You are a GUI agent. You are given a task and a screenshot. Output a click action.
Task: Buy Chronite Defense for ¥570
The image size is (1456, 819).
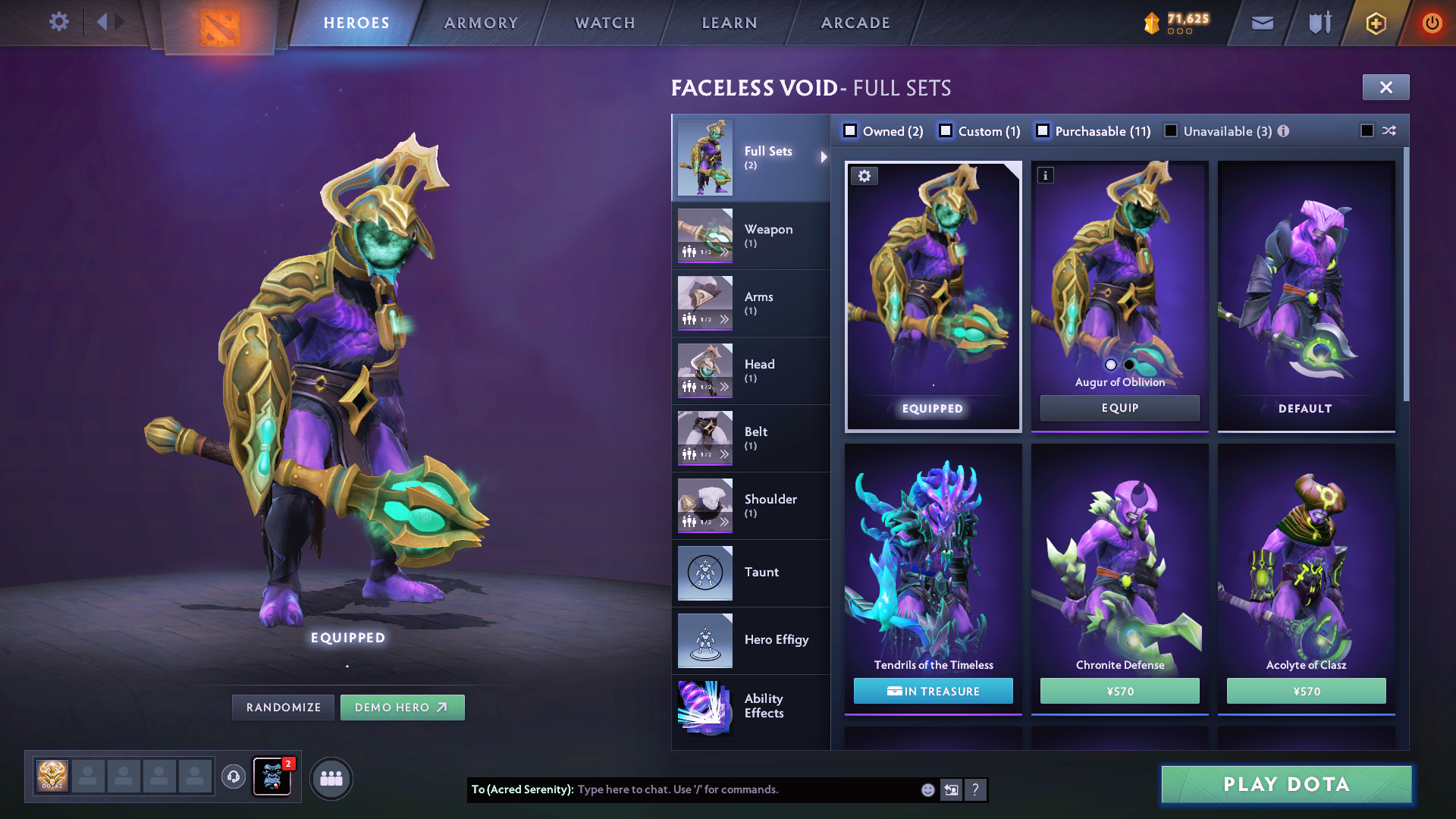(x=1119, y=692)
